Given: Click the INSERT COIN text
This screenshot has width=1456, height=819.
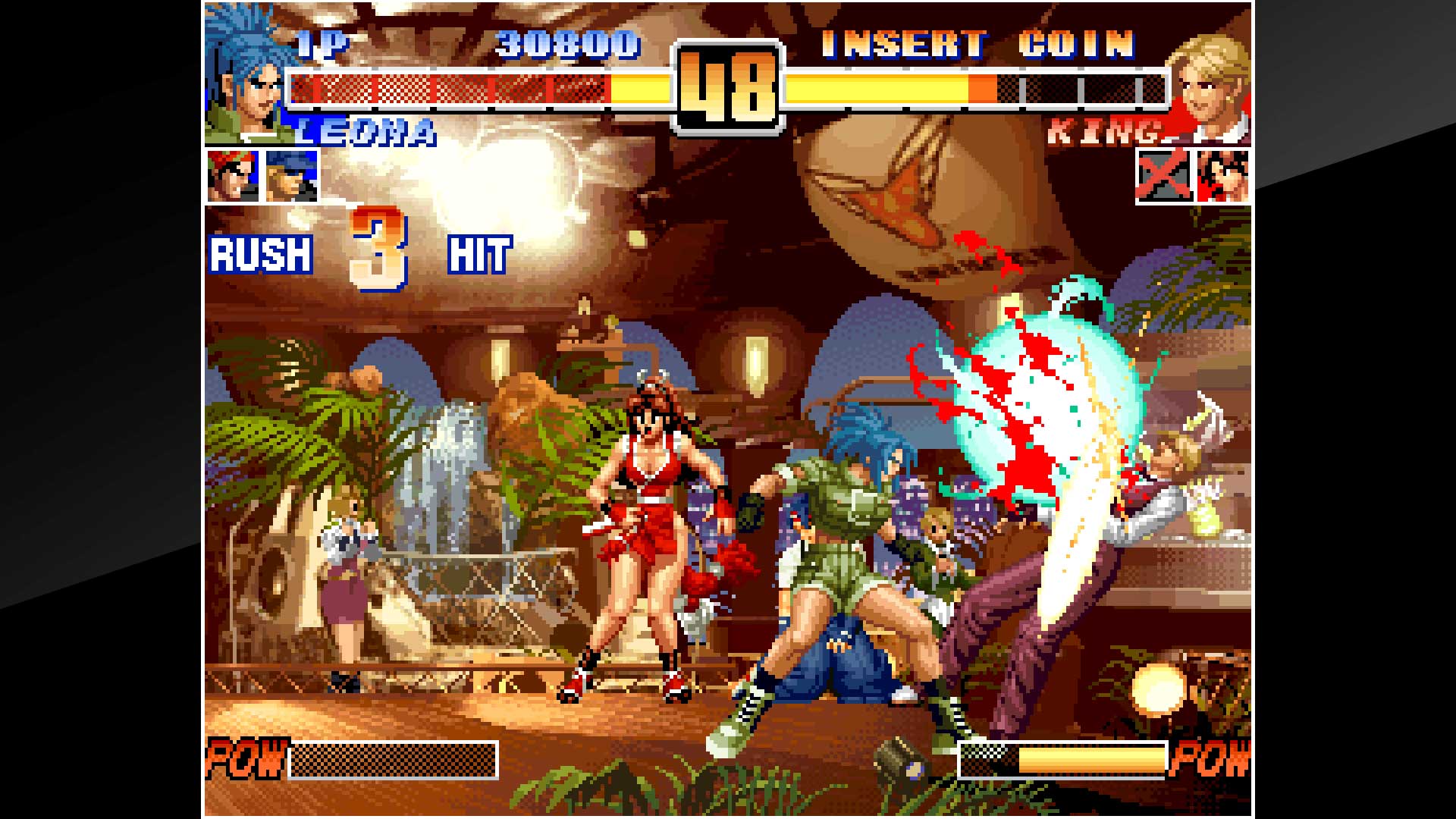Looking at the screenshot, I should click(978, 44).
